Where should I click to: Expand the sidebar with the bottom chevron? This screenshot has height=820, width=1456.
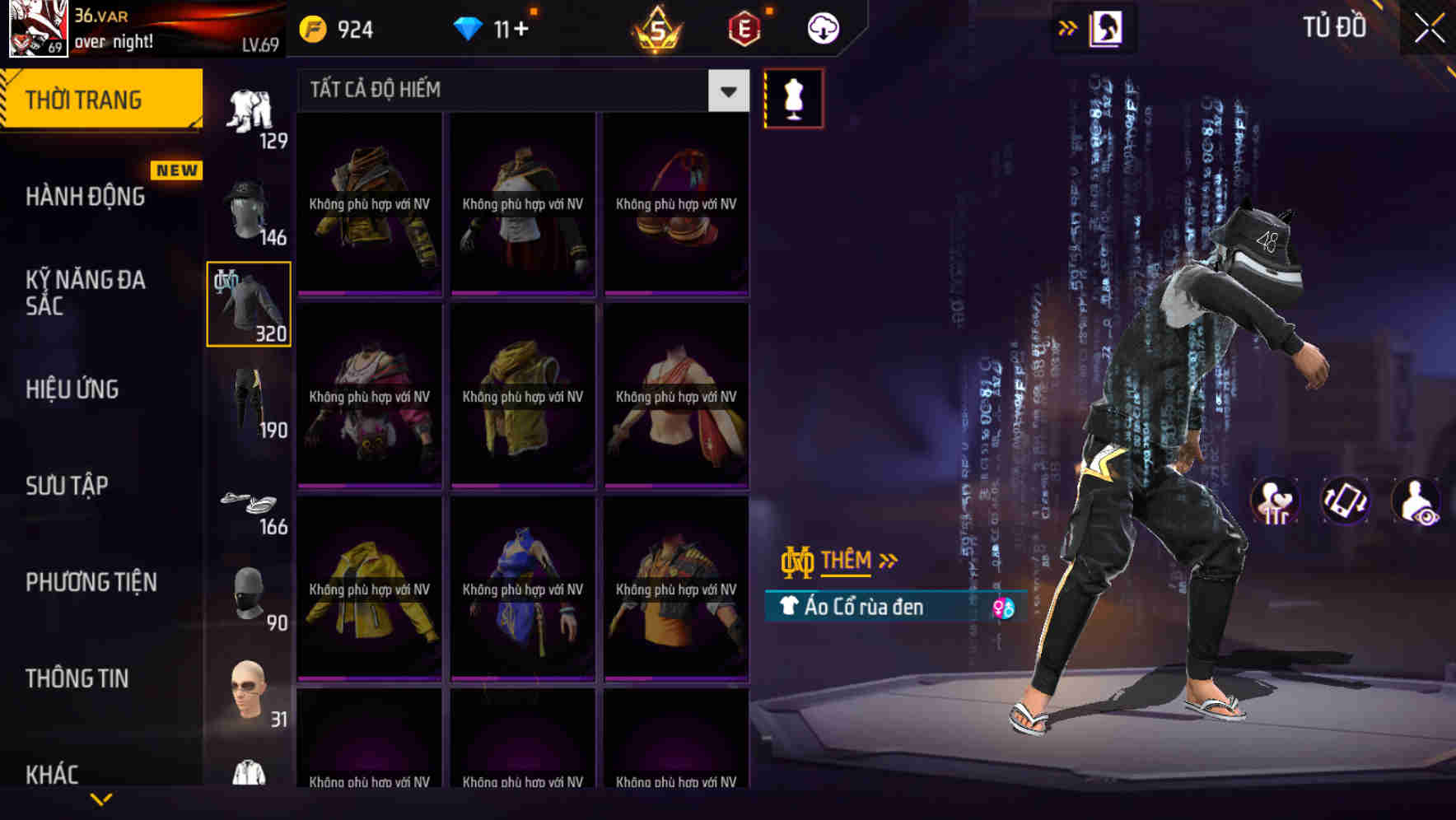[x=100, y=800]
